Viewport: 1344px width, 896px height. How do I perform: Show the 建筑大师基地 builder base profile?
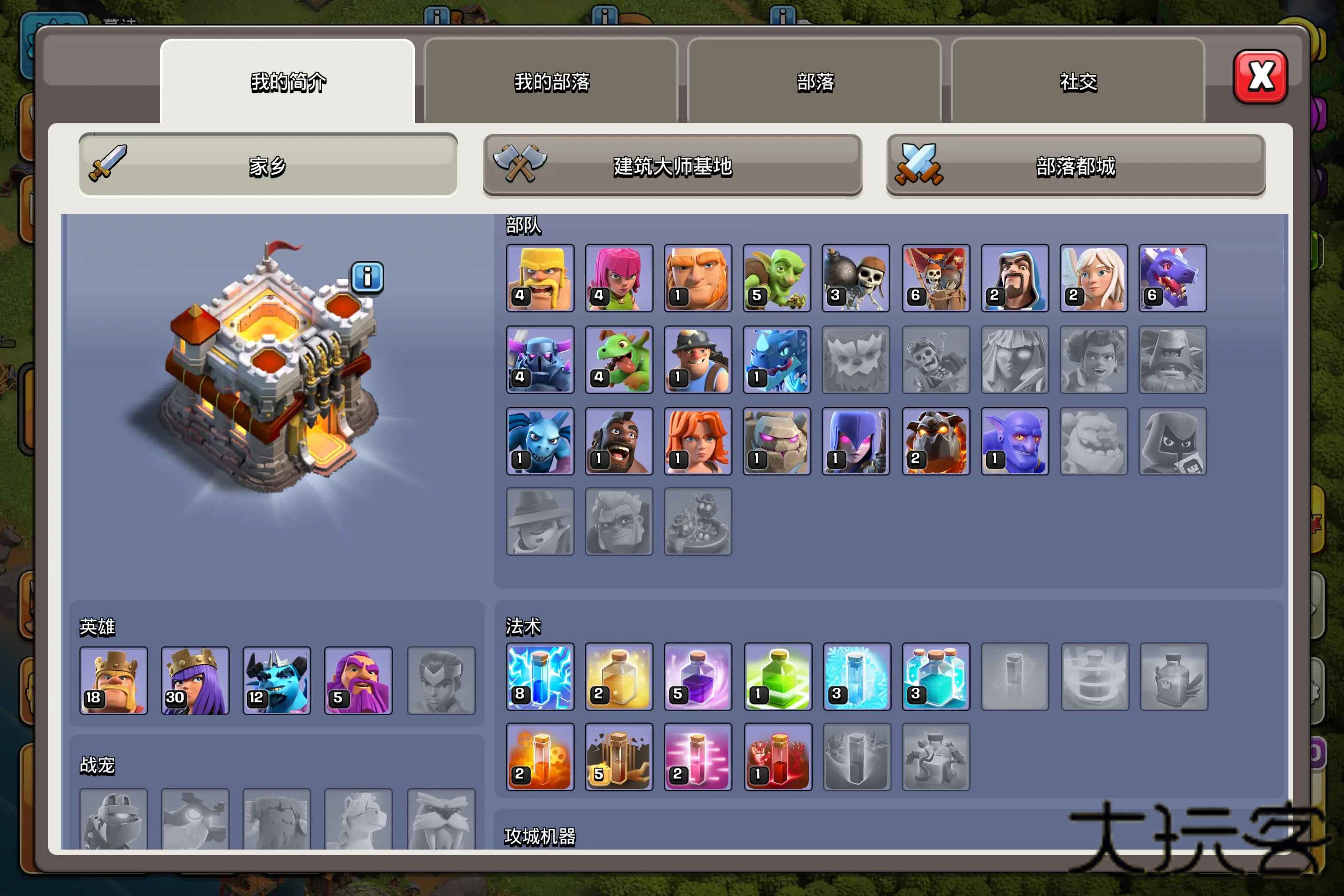(x=672, y=166)
